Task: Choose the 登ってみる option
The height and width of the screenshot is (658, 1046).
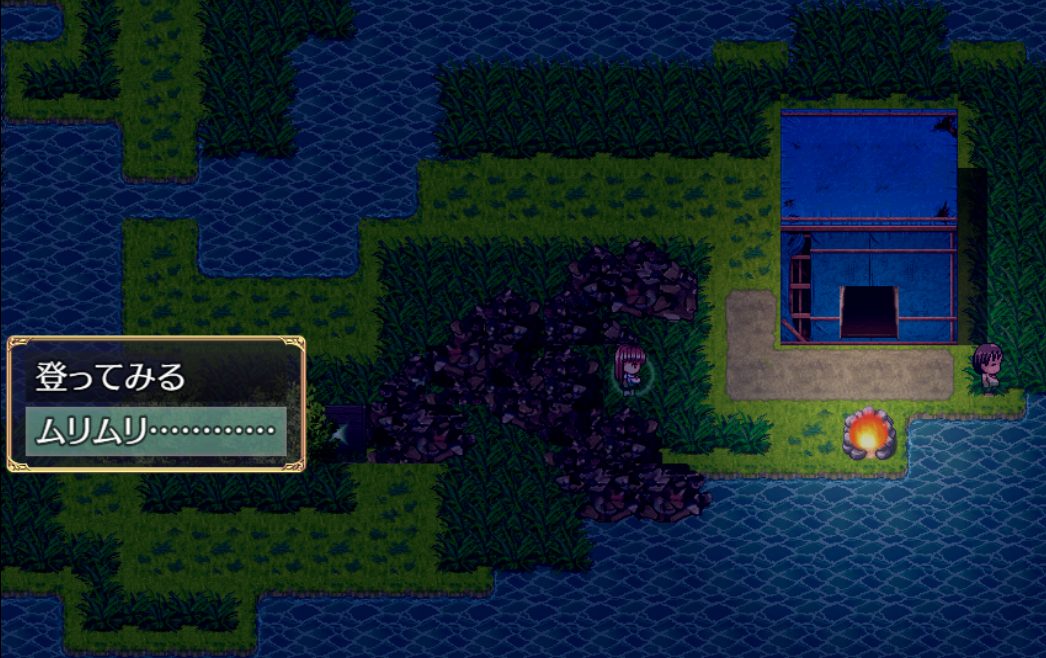Action: (112, 377)
